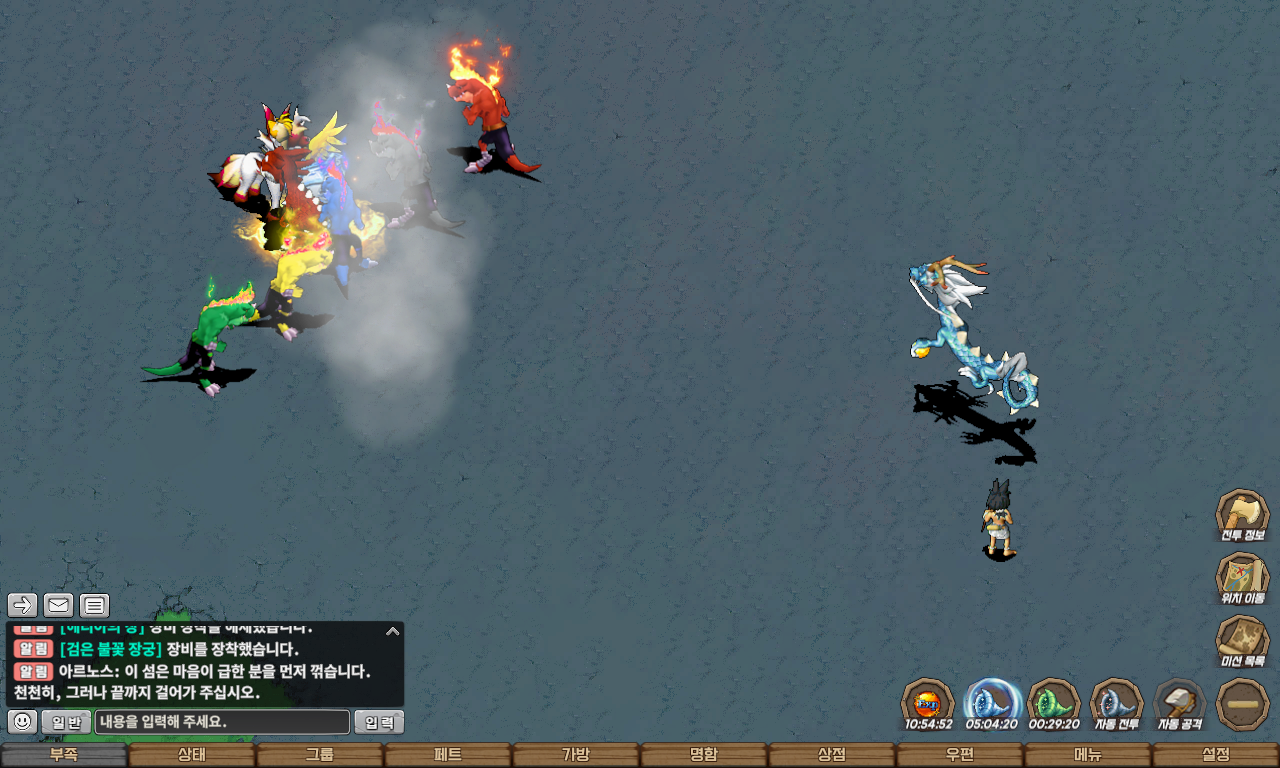Open the 상점 (Shop) menu
Screen dimensions: 1280x768
(x=832, y=755)
